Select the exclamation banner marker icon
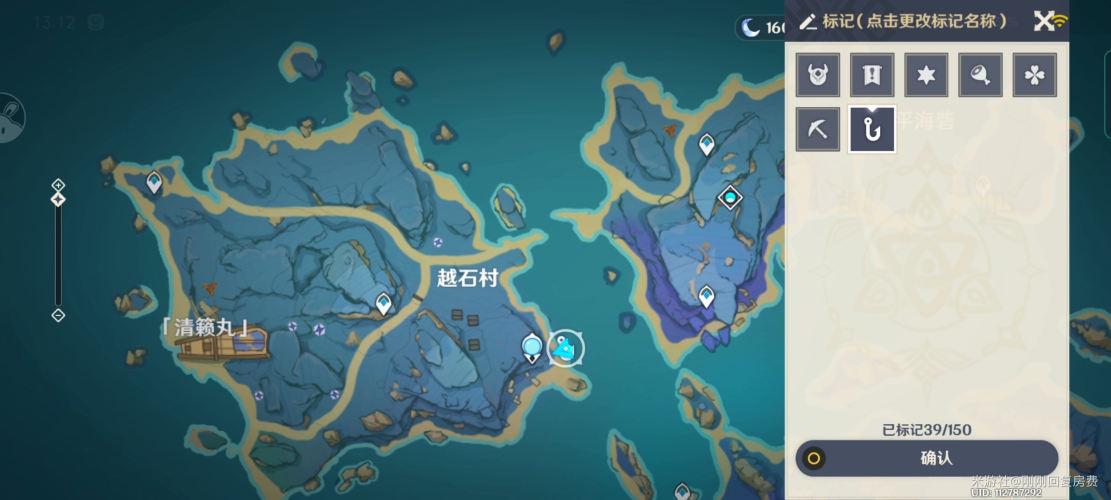 [872, 75]
